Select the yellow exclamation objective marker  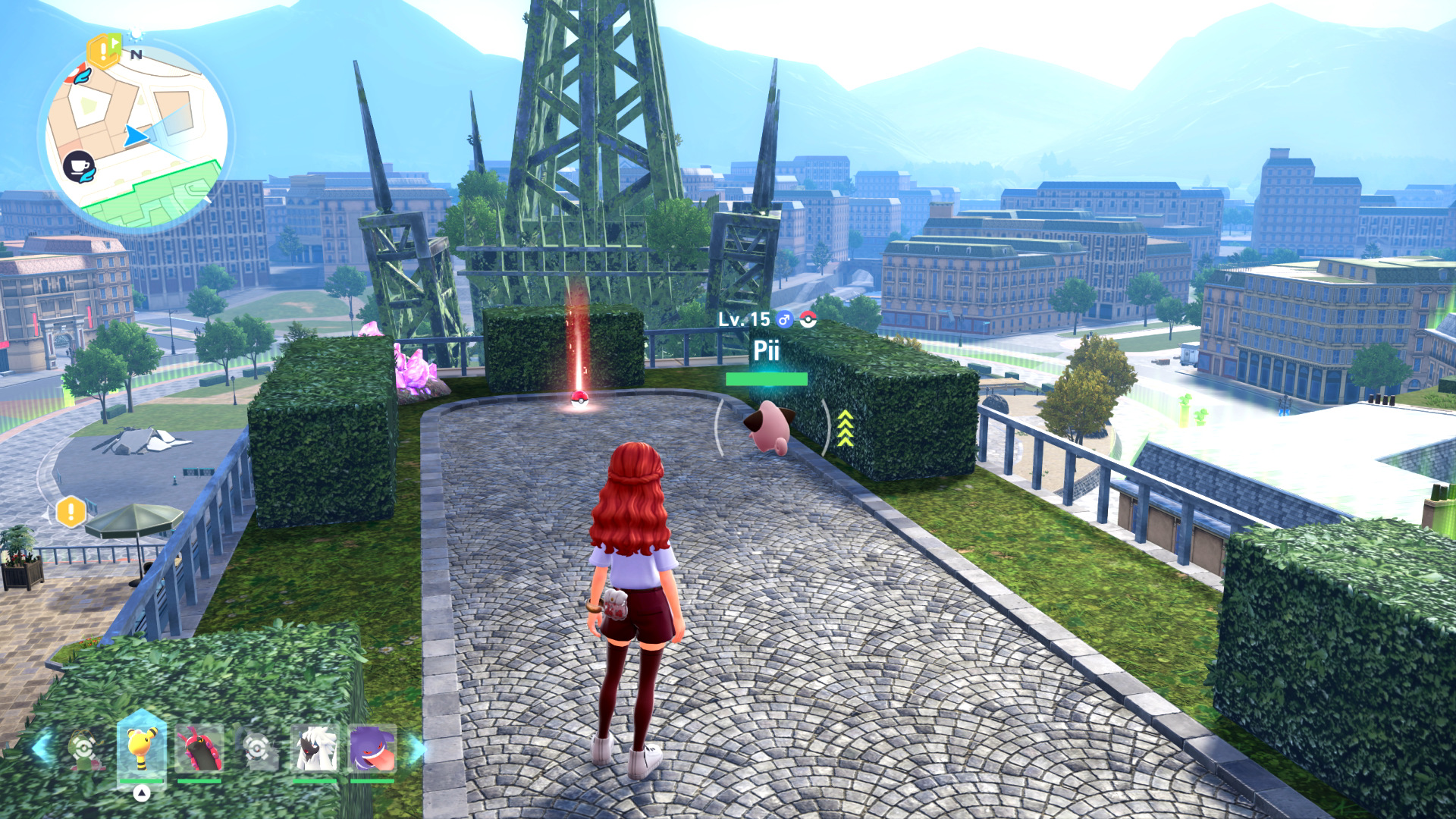(x=71, y=512)
